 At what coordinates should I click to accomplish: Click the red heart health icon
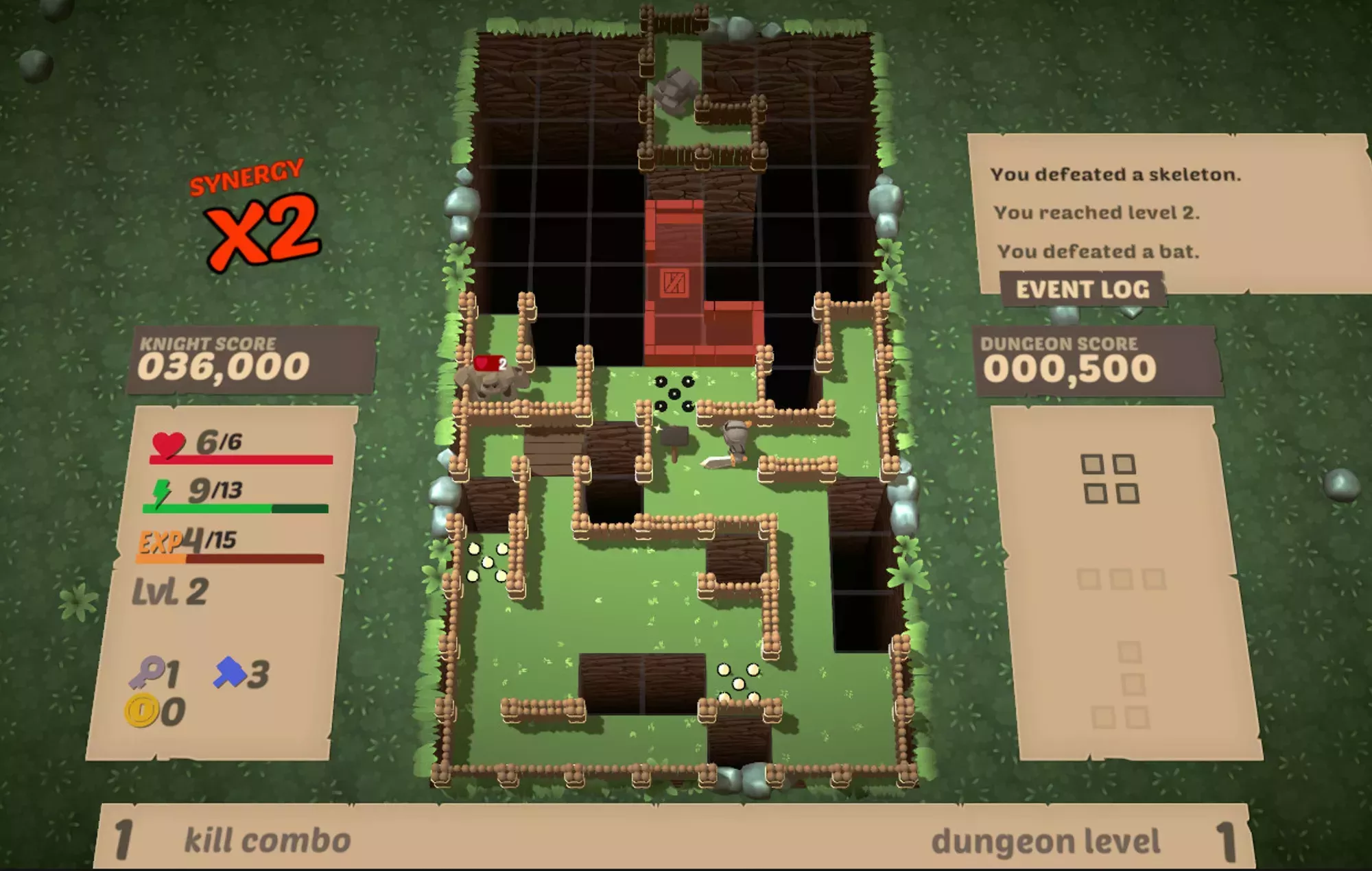pos(167,445)
